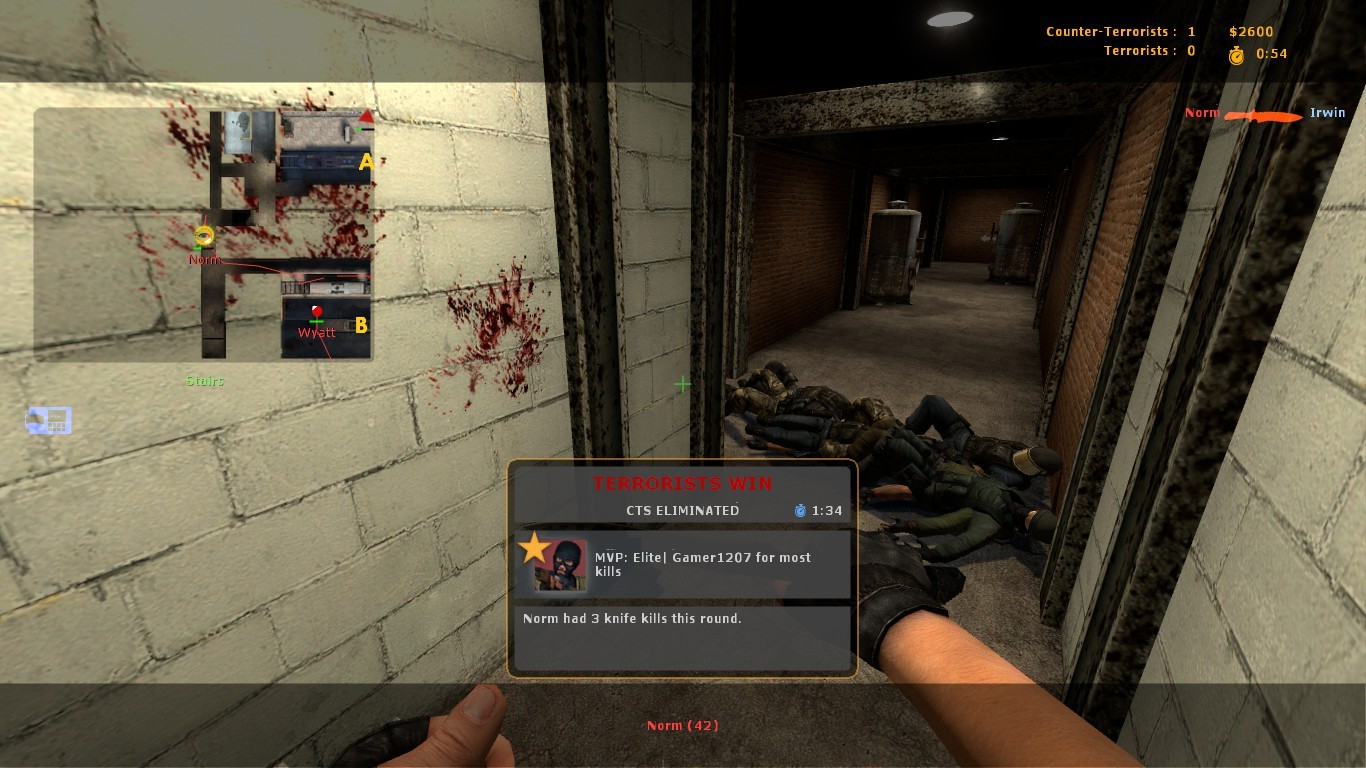Click the keypad overlay icon above the spectator bar
This screenshot has width=1366, height=768.
click(x=48, y=420)
